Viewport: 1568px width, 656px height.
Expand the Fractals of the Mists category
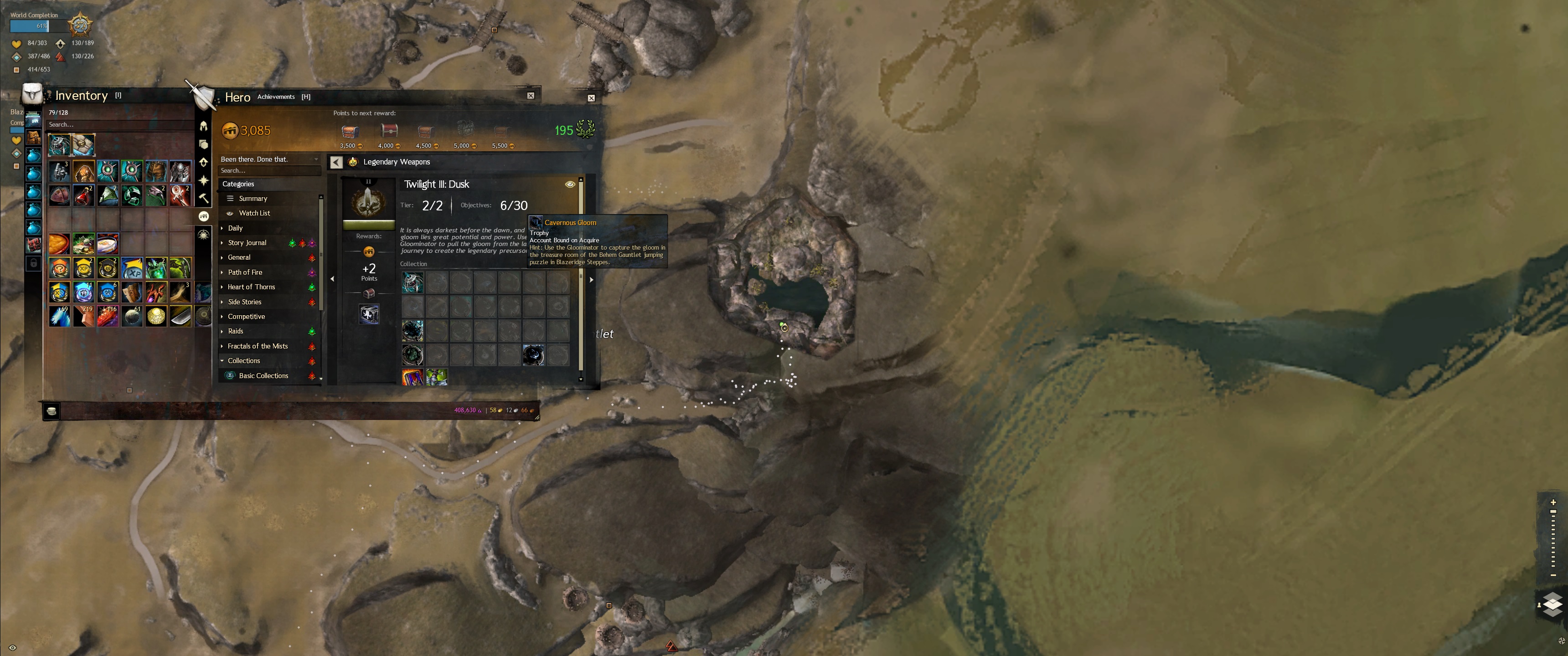pos(258,346)
